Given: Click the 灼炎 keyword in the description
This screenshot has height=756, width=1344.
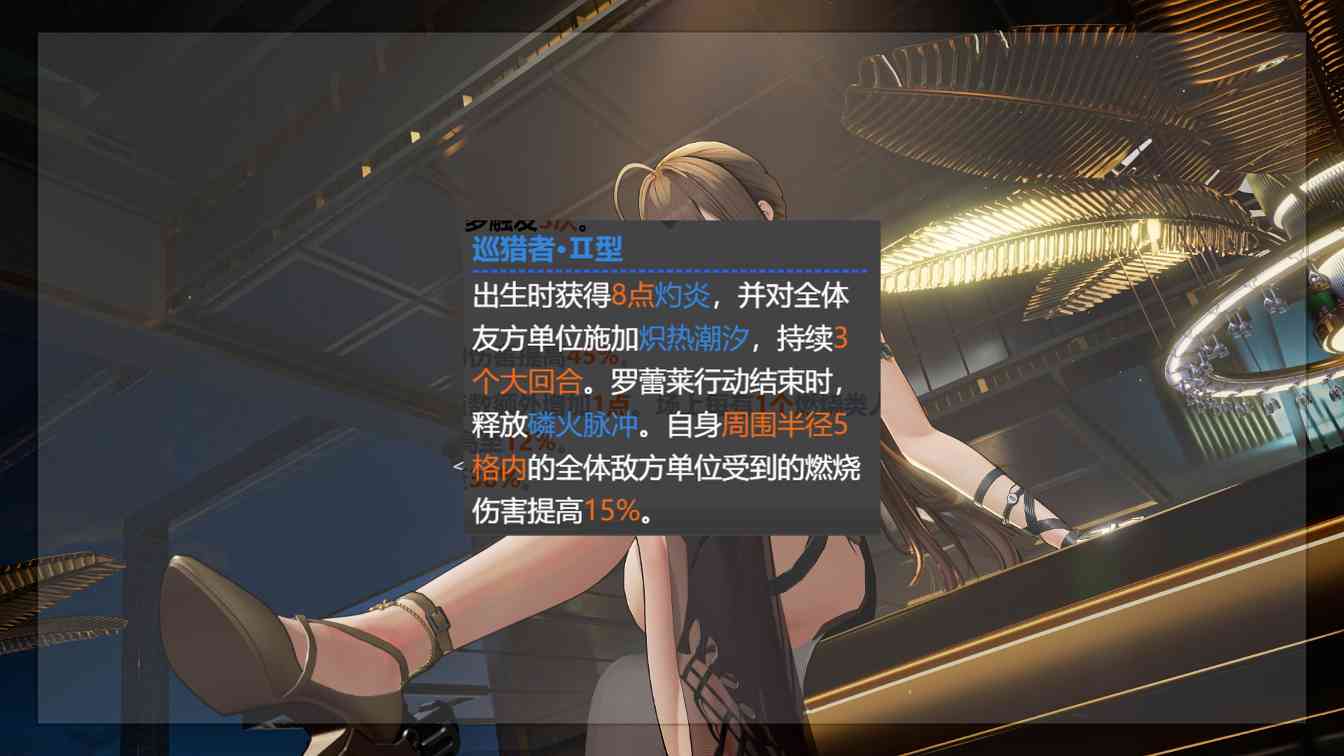Looking at the screenshot, I should click(x=682, y=295).
